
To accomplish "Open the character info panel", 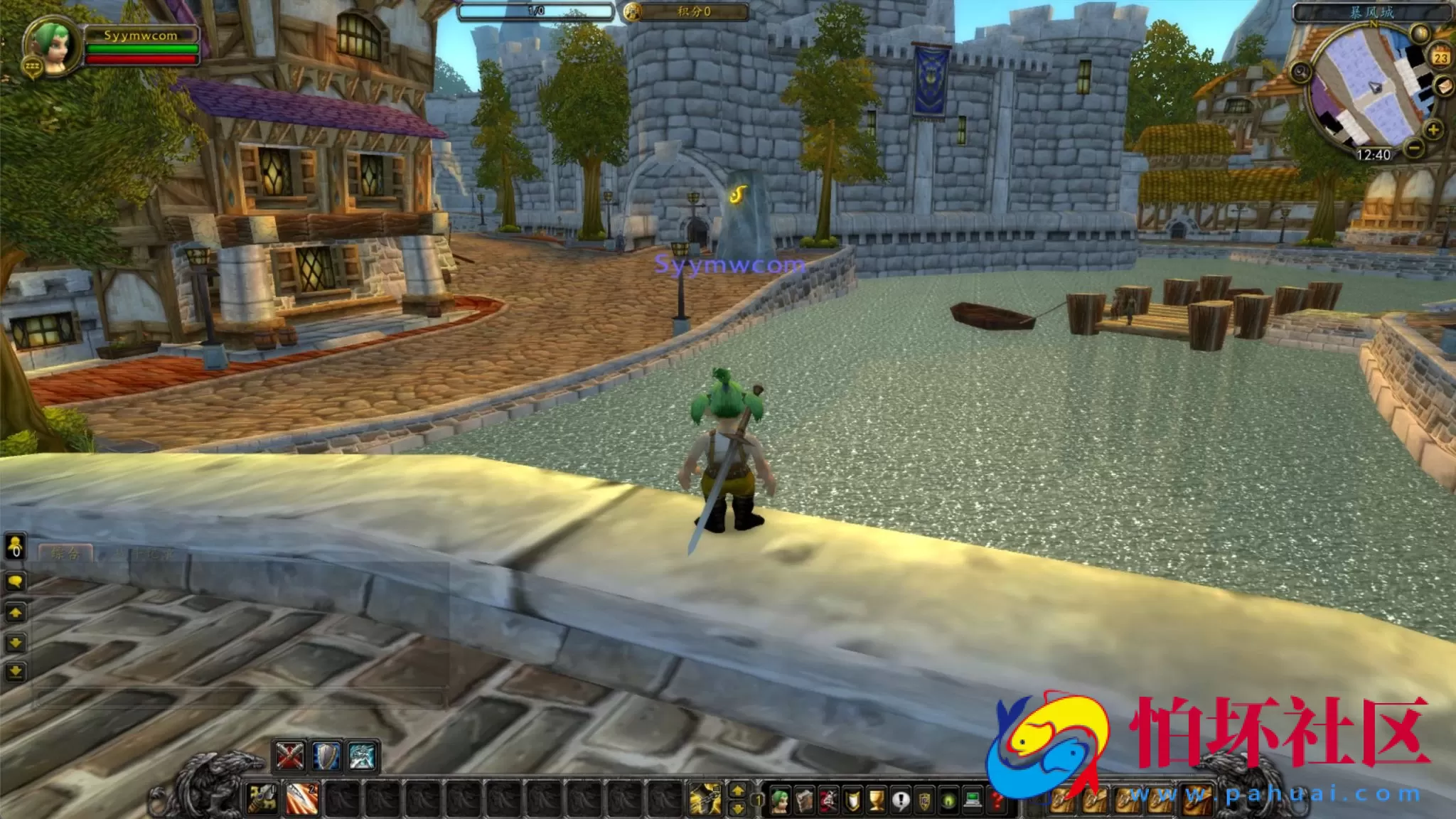I will pyautogui.click(x=779, y=800).
